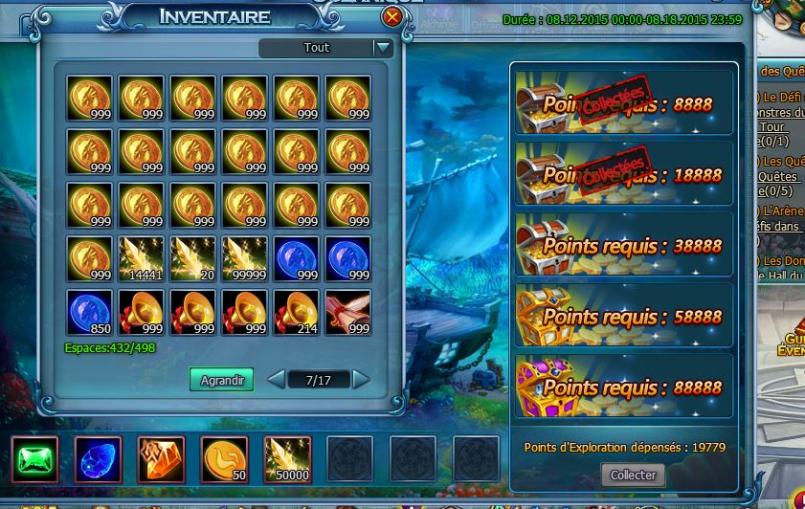The image size is (805, 509).
Task: Select the red scroll item slot
Action: (x=347, y=312)
